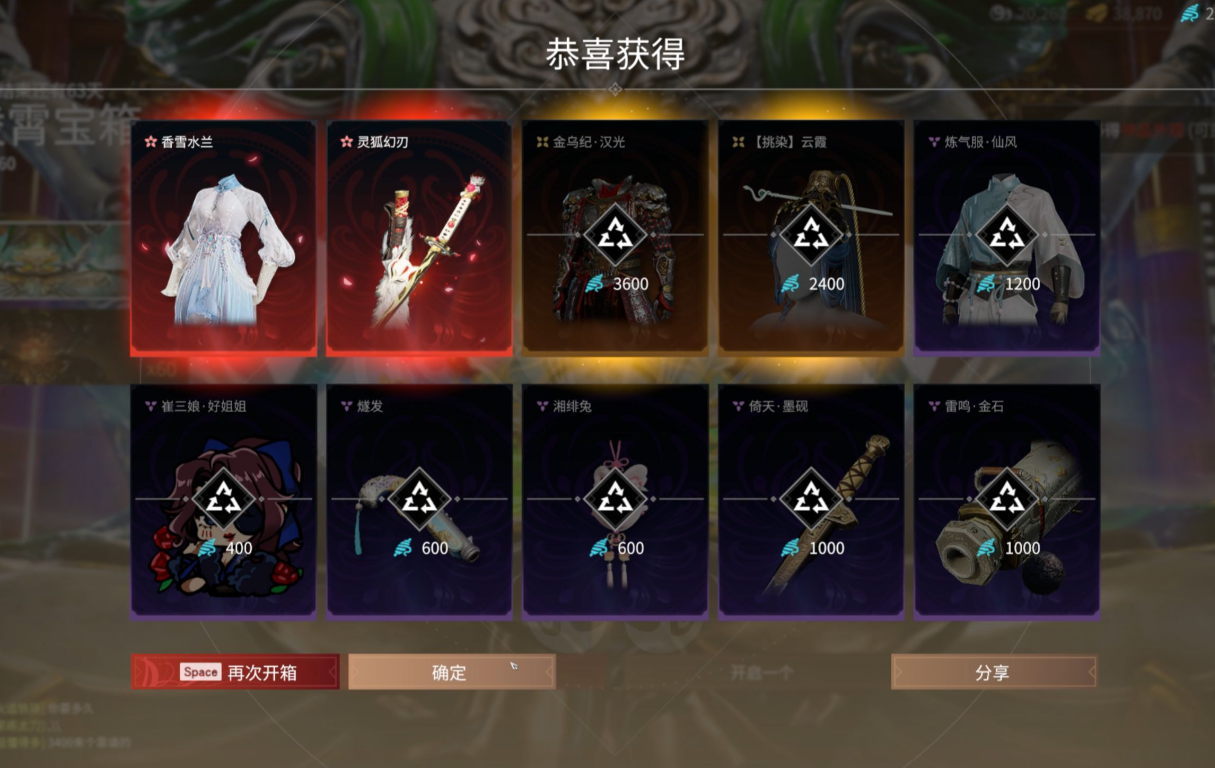Viewport: 1215px width, 768px height.
Task: Share the results with 分享
Action: [x=993, y=672]
